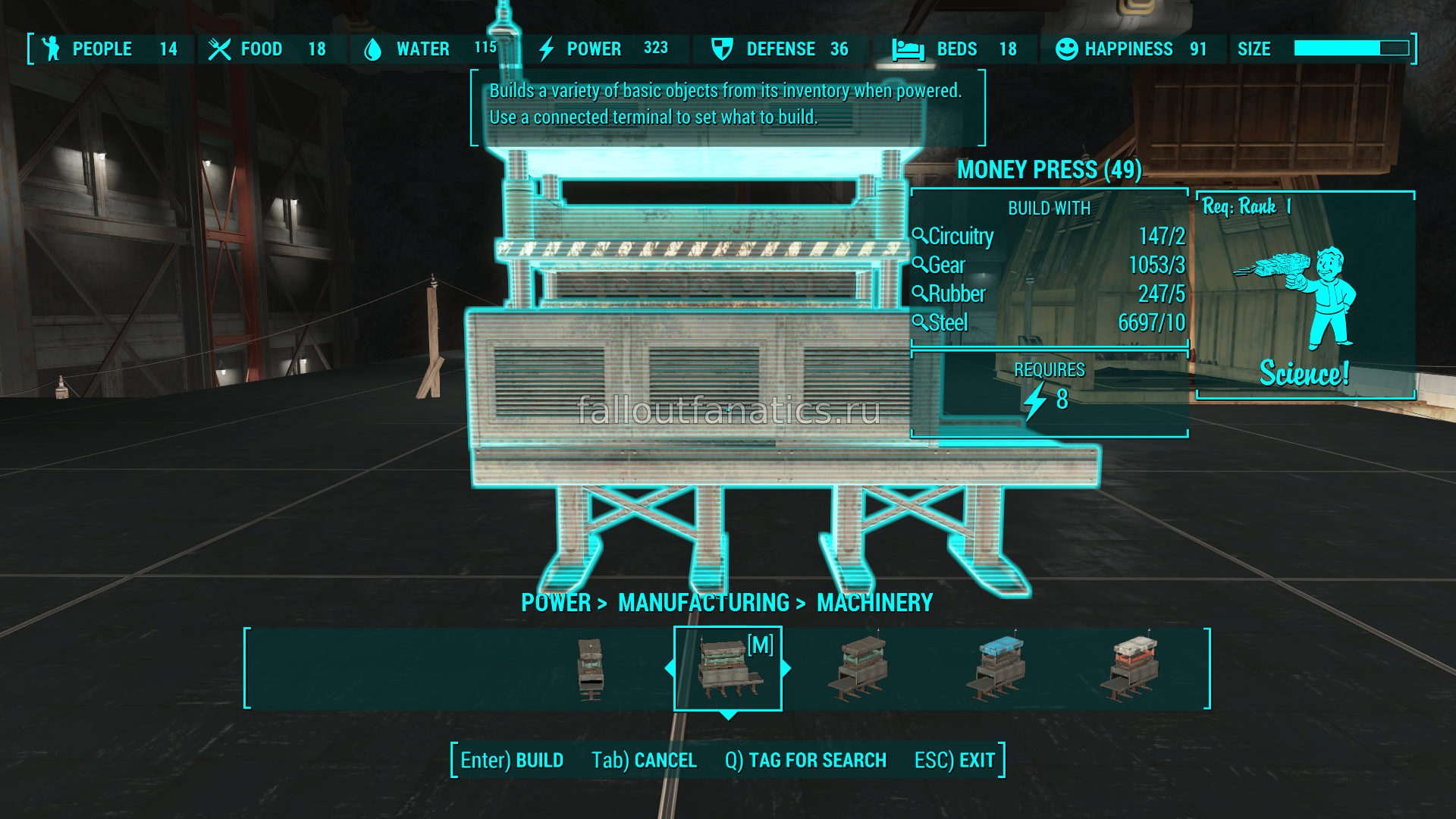The image size is (1456, 819).
Task: Tag the Circuitry component row
Action: (1048, 237)
